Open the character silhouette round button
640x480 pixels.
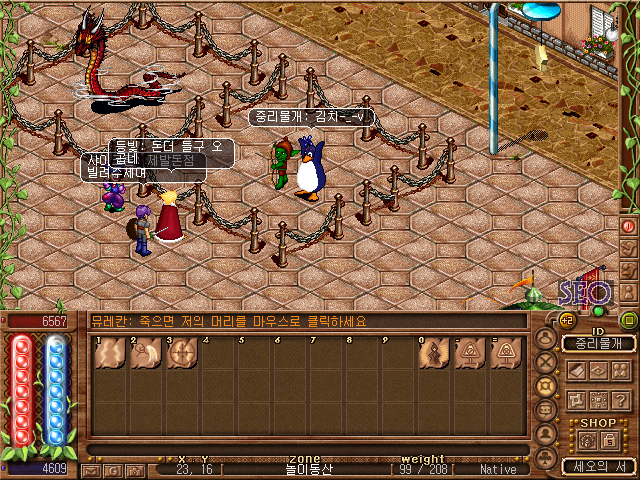547,337
